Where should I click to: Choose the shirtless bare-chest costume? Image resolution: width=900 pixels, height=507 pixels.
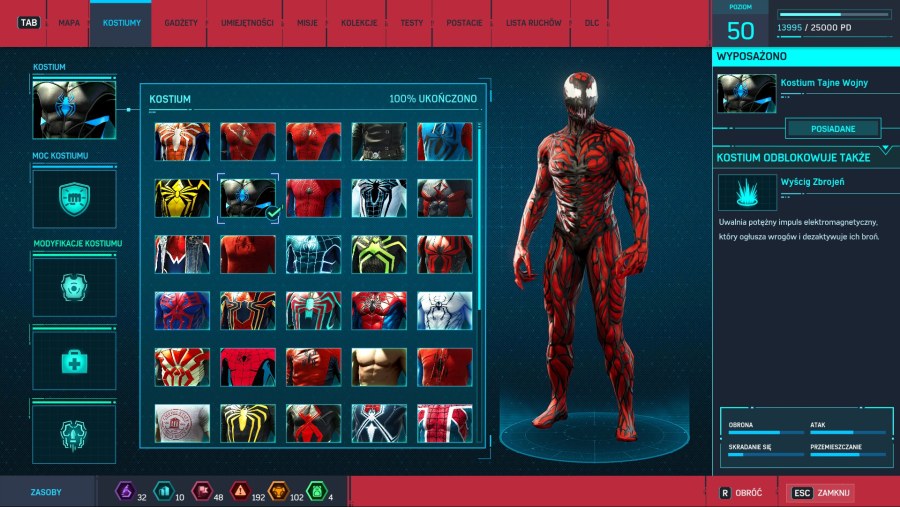tap(379, 367)
